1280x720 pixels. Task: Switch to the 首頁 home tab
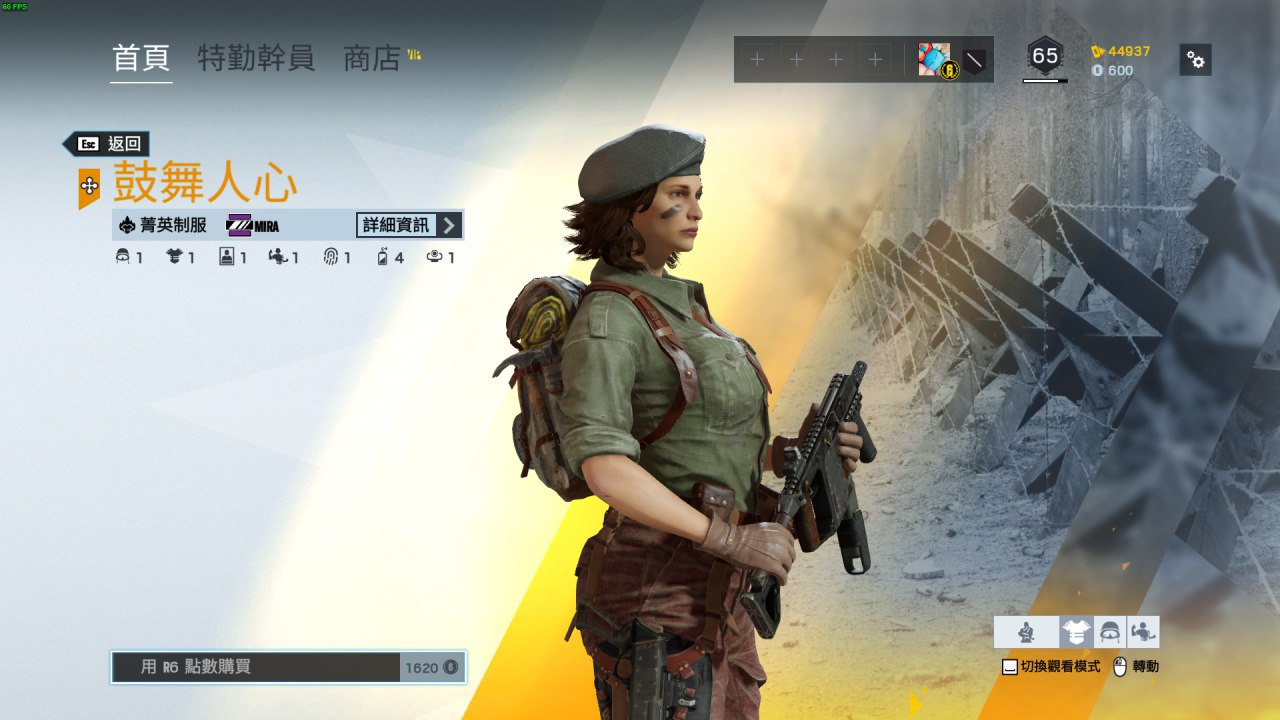[x=141, y=58]
